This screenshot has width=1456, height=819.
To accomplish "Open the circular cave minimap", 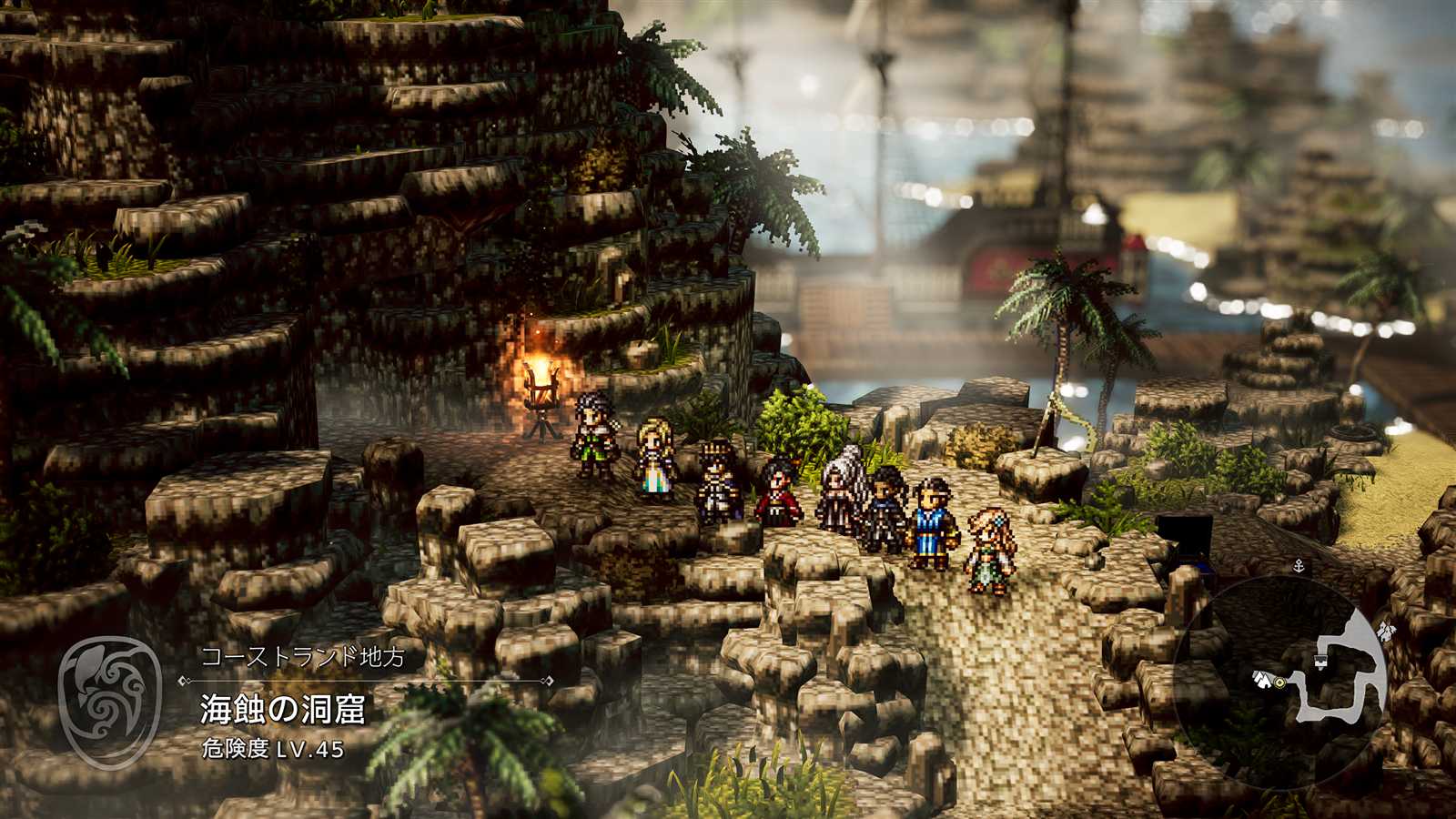I will pyautogui.click(x=1281, y=682).
